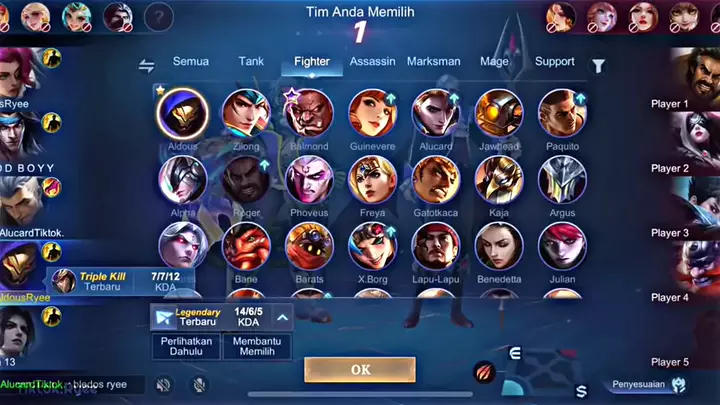Click the Perlihatkan Dahulu button
The width and height of the screenshot is (720, 405).
183,346
